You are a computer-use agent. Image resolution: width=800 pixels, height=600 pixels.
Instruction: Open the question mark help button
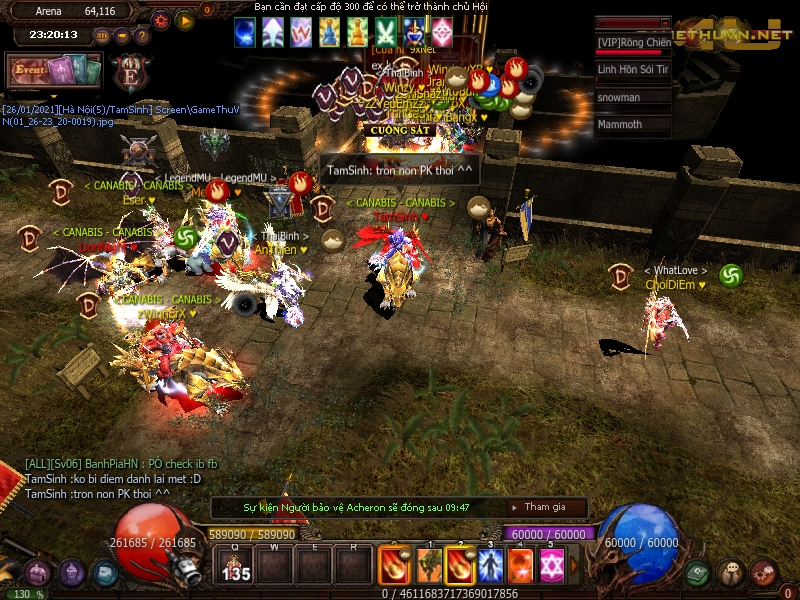[x=140, y=35]
